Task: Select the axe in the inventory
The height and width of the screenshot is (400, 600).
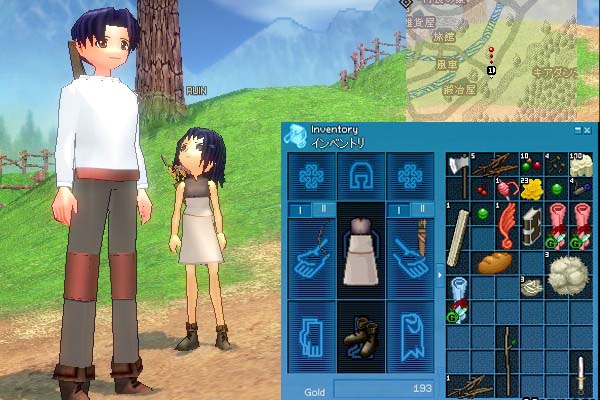Action: tap(458, 168)
